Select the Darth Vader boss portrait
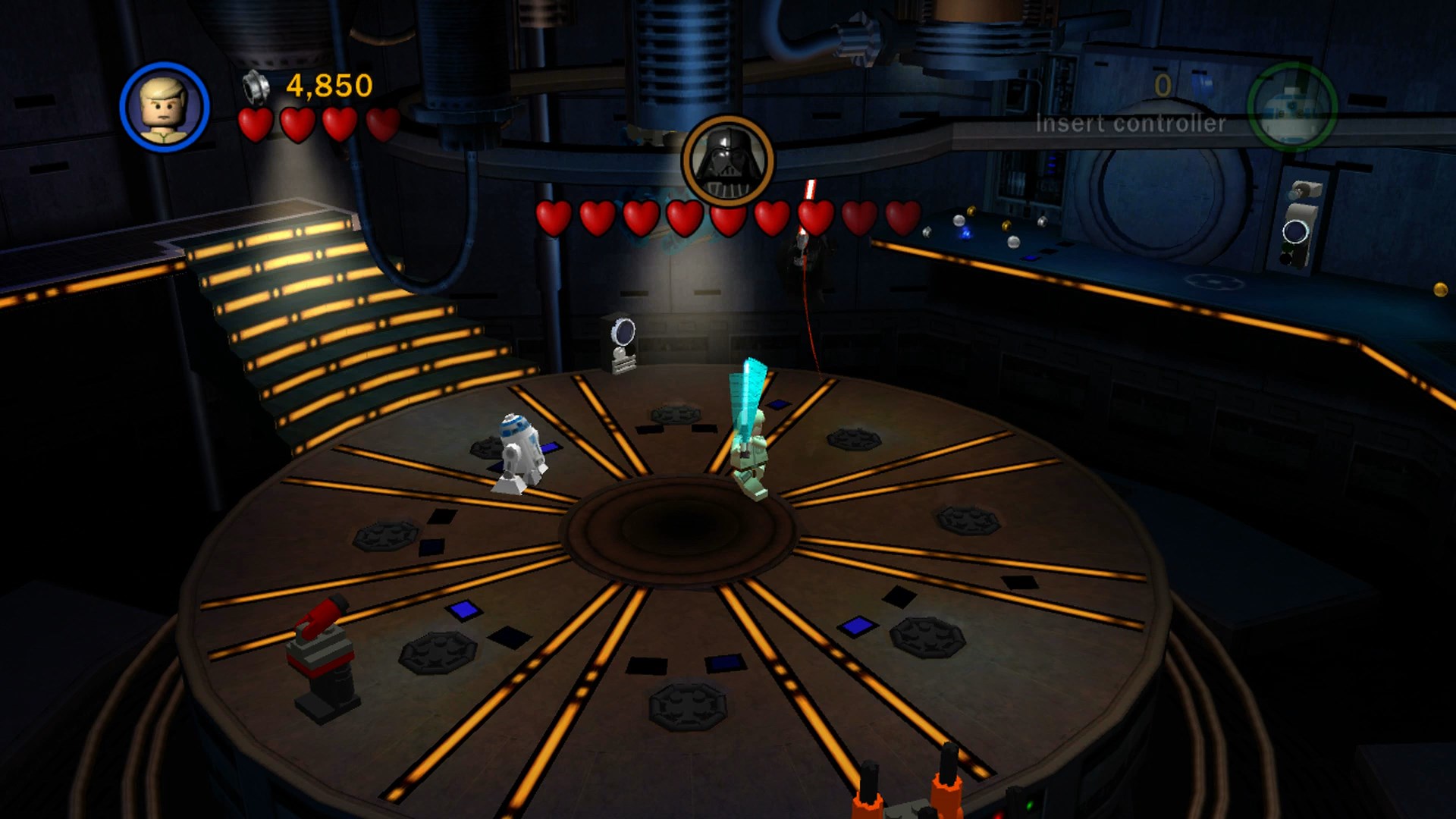 coord(727,162)
